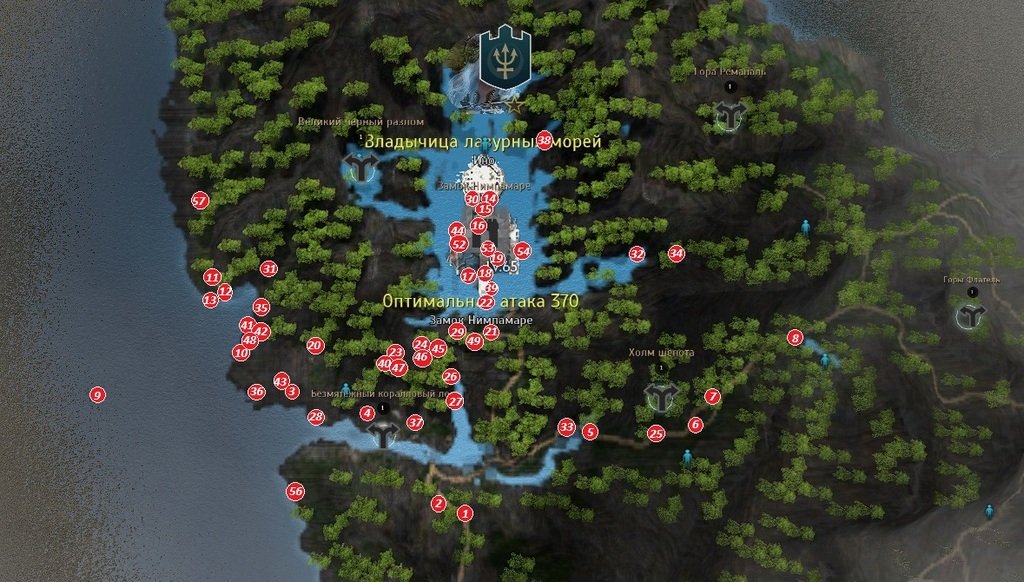The image size is (1024, 582).
Task: Click map marker number 6
Action: (x=695, y=425)
